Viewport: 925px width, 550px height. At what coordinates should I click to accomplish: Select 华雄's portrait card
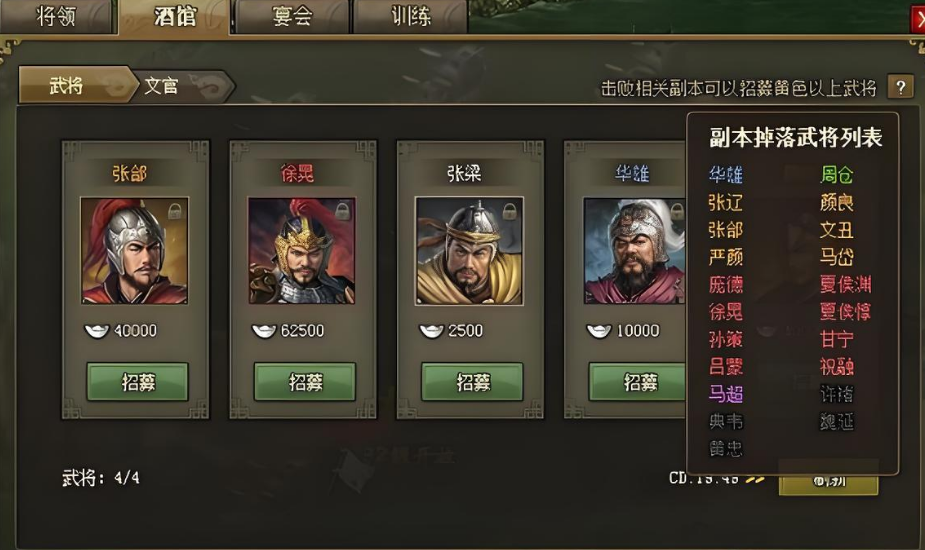634,251
